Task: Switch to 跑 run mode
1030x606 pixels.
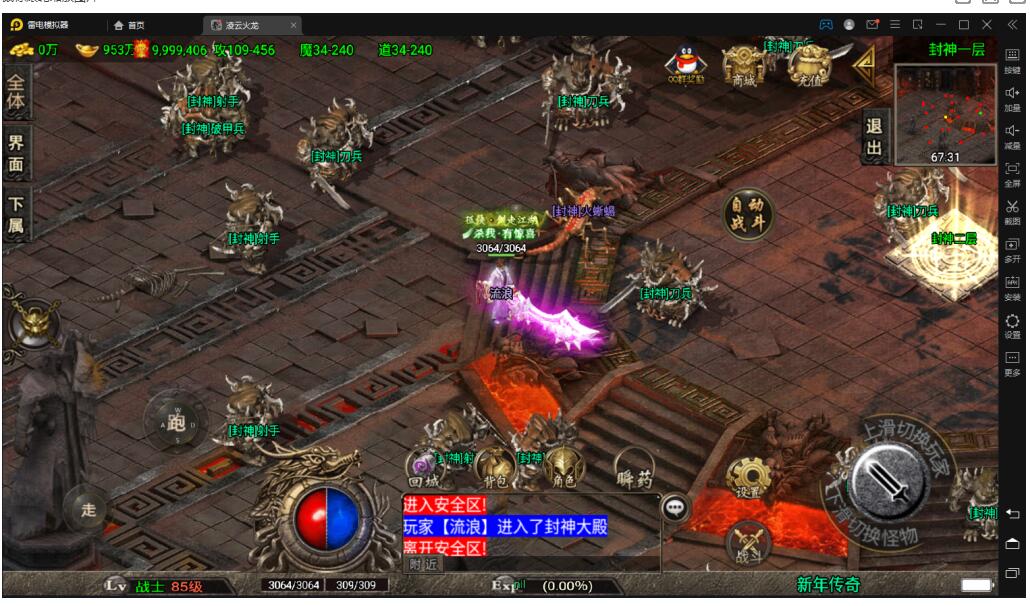Action: pyautogui.click(x=176, y=421)
